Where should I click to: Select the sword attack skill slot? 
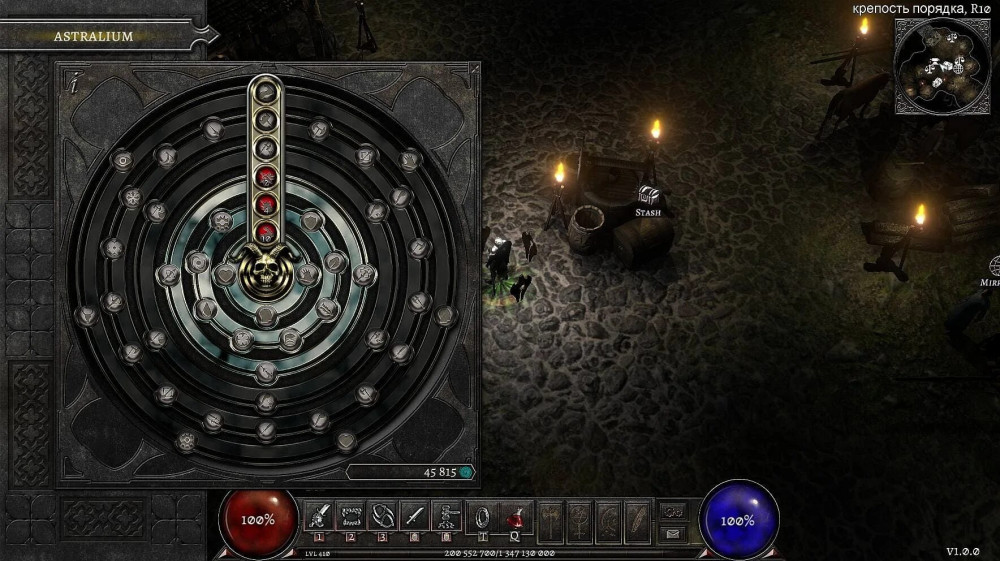coord(414,516)
